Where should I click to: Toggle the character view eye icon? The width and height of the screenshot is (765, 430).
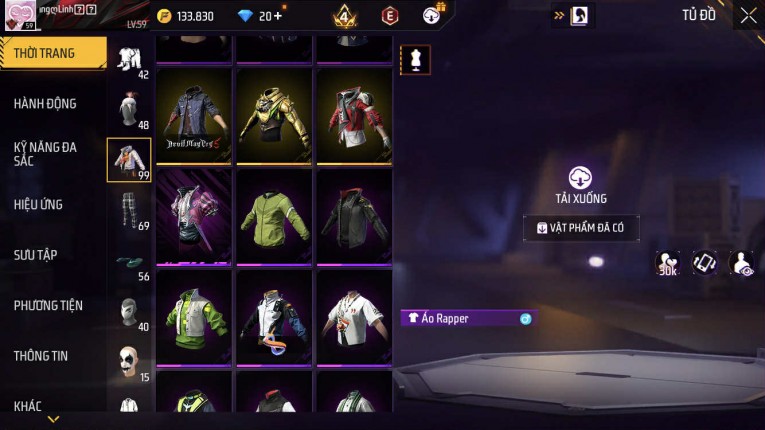pyautogui.click(x=741, y=262)
